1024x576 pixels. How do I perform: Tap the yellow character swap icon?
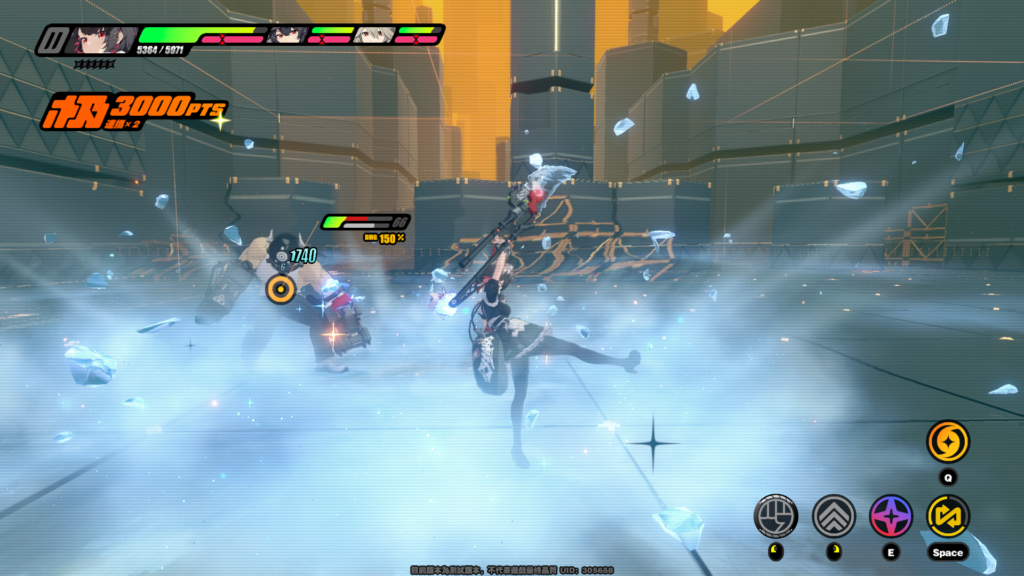point(947,515)
